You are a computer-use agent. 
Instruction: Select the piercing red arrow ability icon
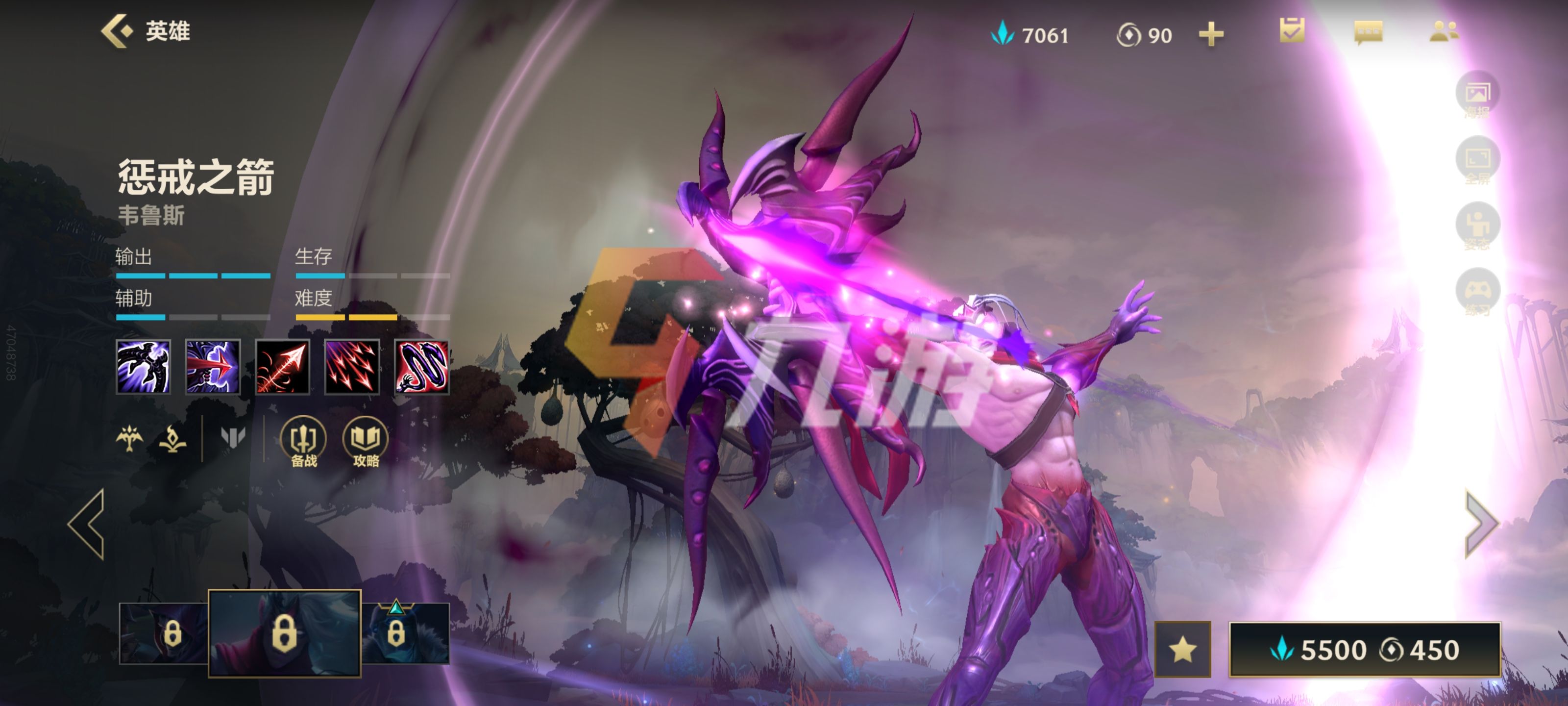[x=213, y=367]
